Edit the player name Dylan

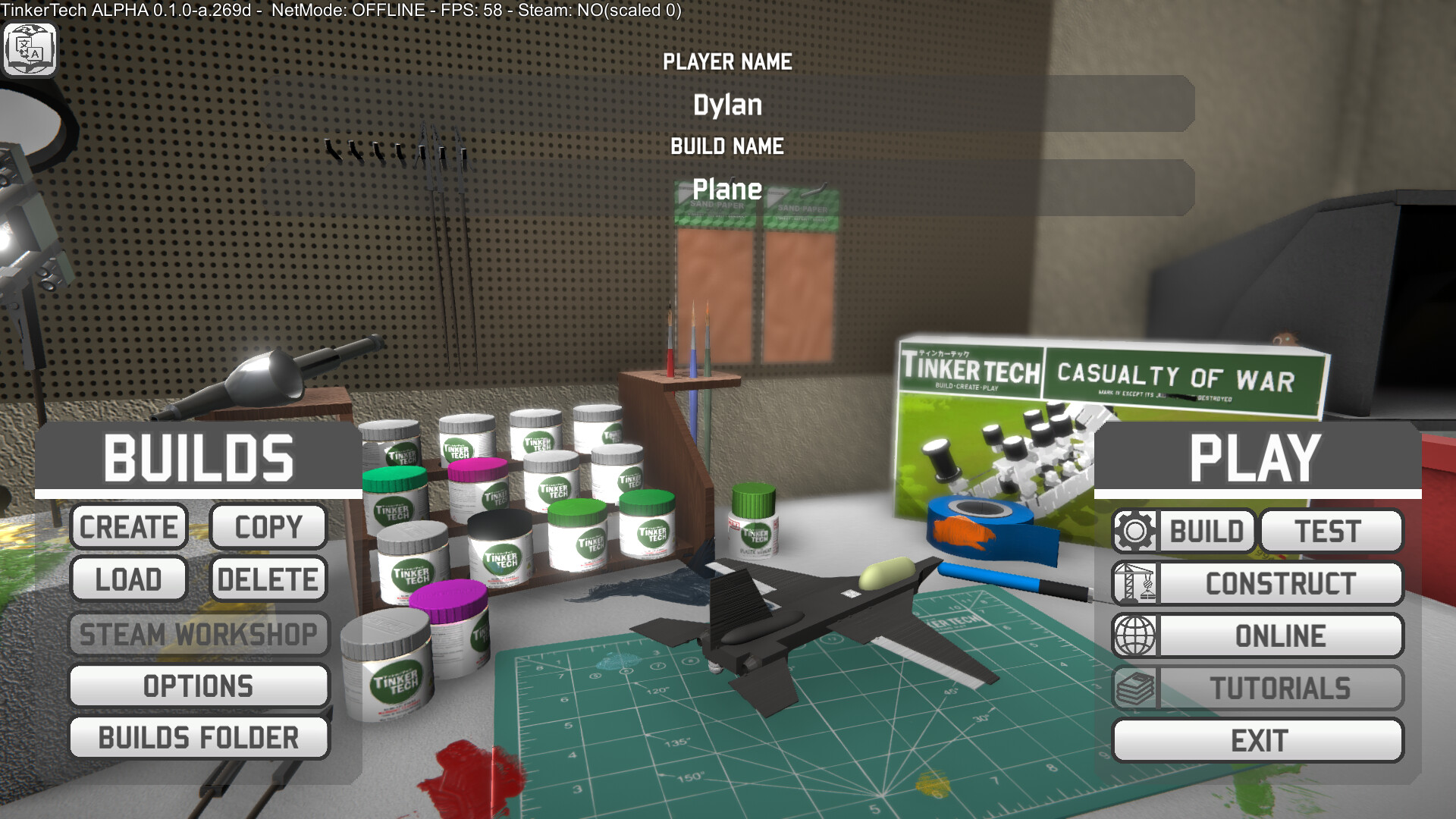730,105
